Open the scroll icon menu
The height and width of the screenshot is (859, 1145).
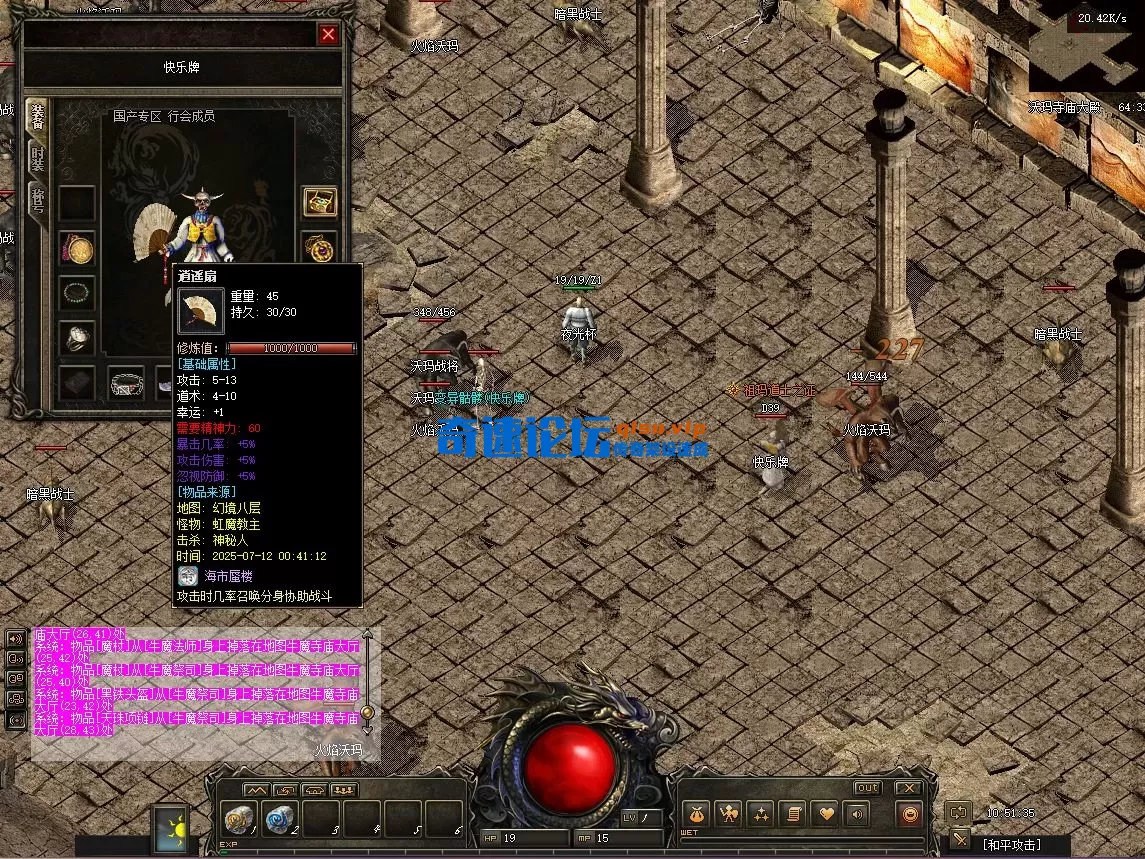click(792, 814)
